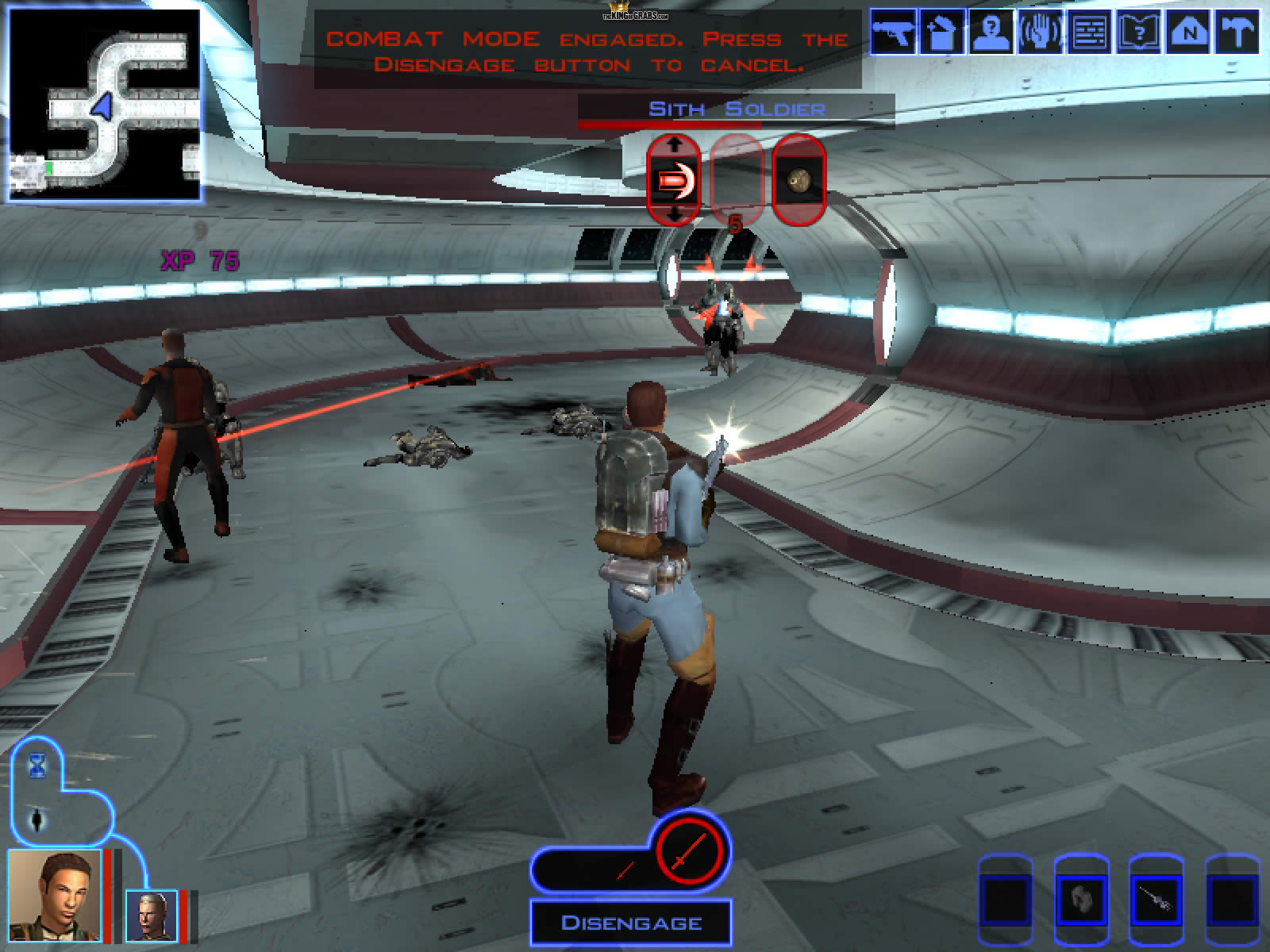The height and width of the screenshot is (952, 1270).
Task: Open abilities via the raised hand icon
Action: (1039, 32)
